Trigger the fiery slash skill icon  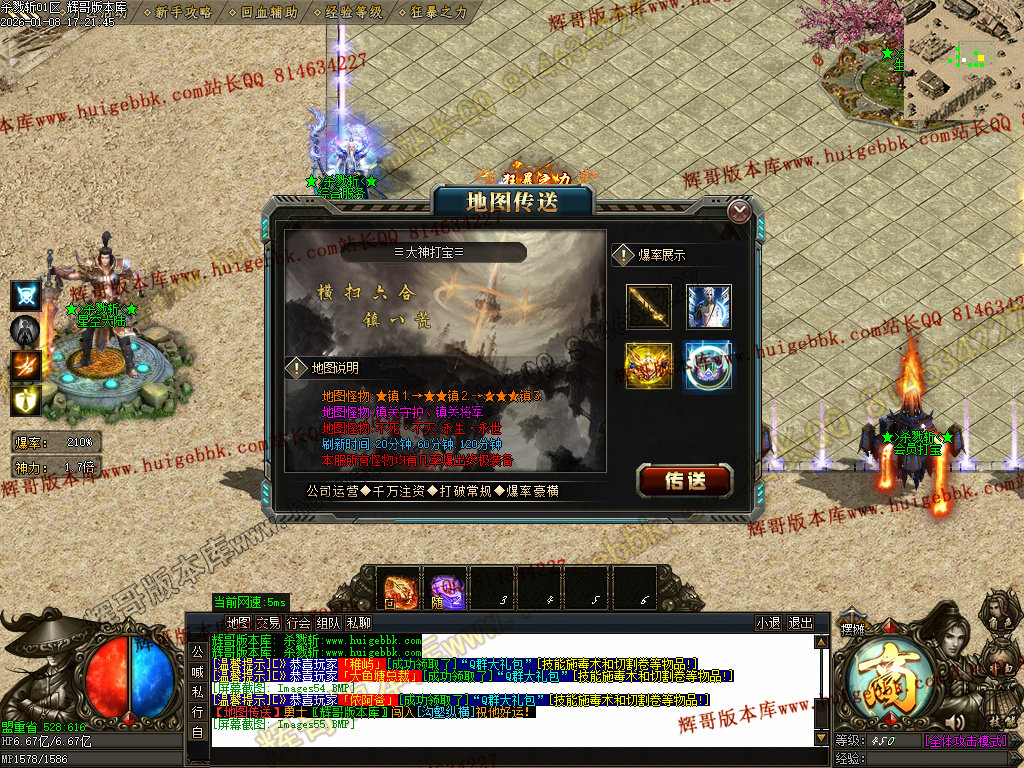(x=25, y=366)
